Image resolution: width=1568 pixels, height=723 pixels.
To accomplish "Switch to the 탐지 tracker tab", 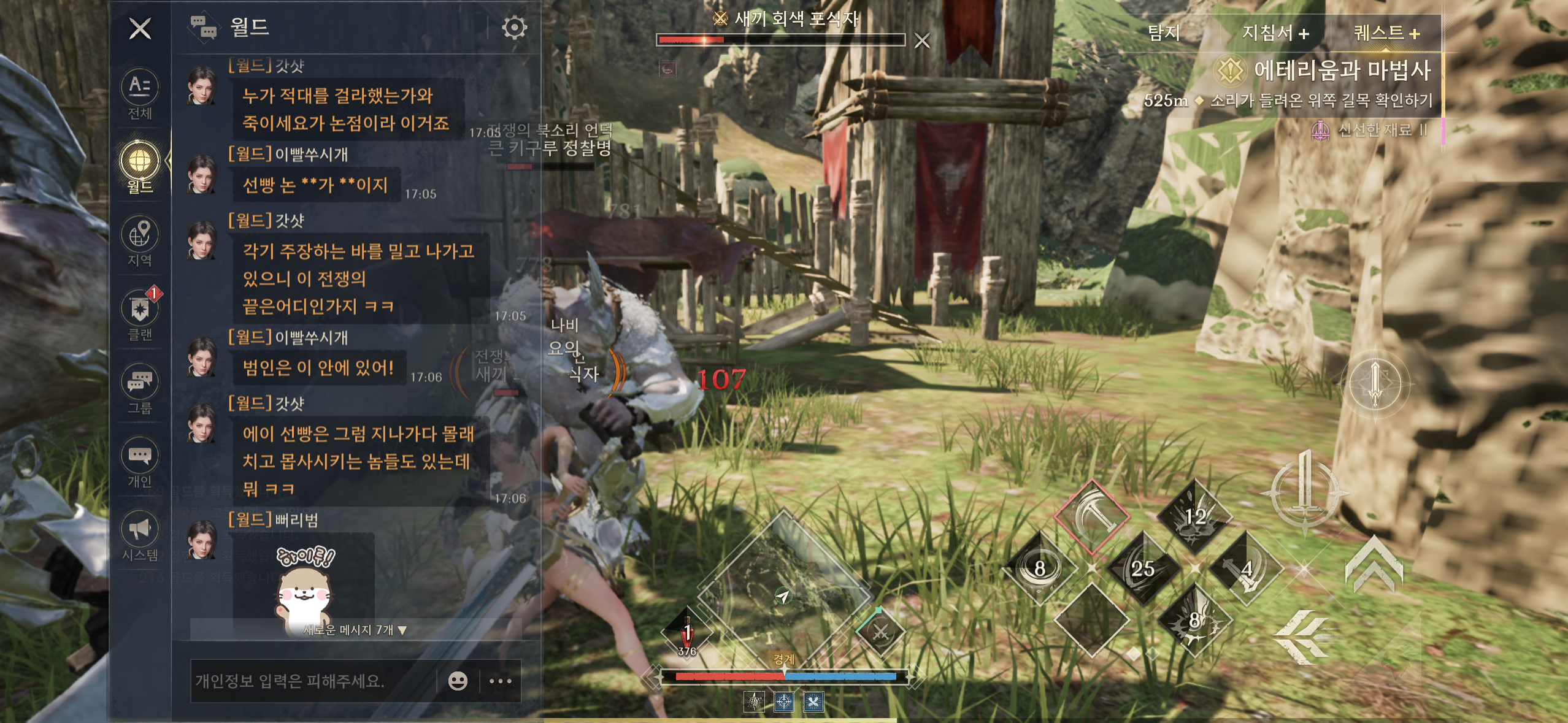I will (1164, 33).
